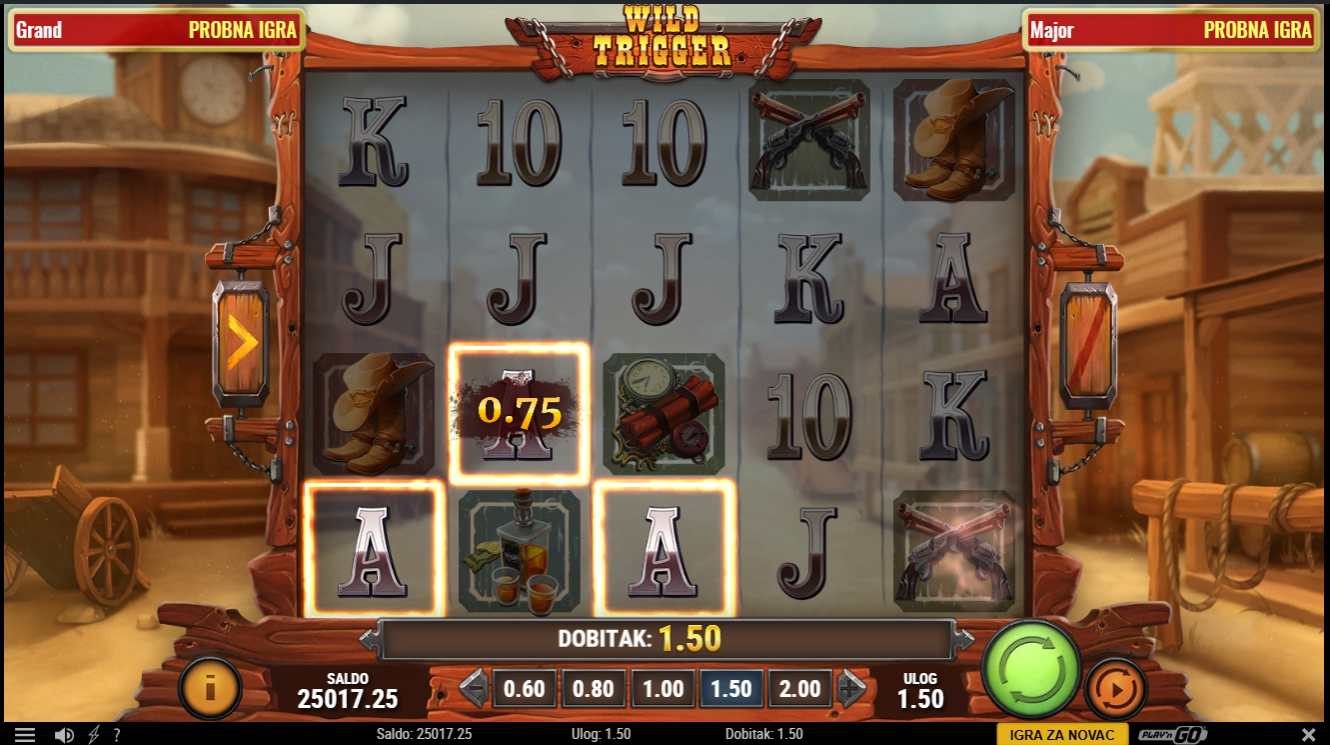Click the IGRA ZA NOVAC button
The height and width of the screenshot is (745, 1330).
(x=1062, y=735)
